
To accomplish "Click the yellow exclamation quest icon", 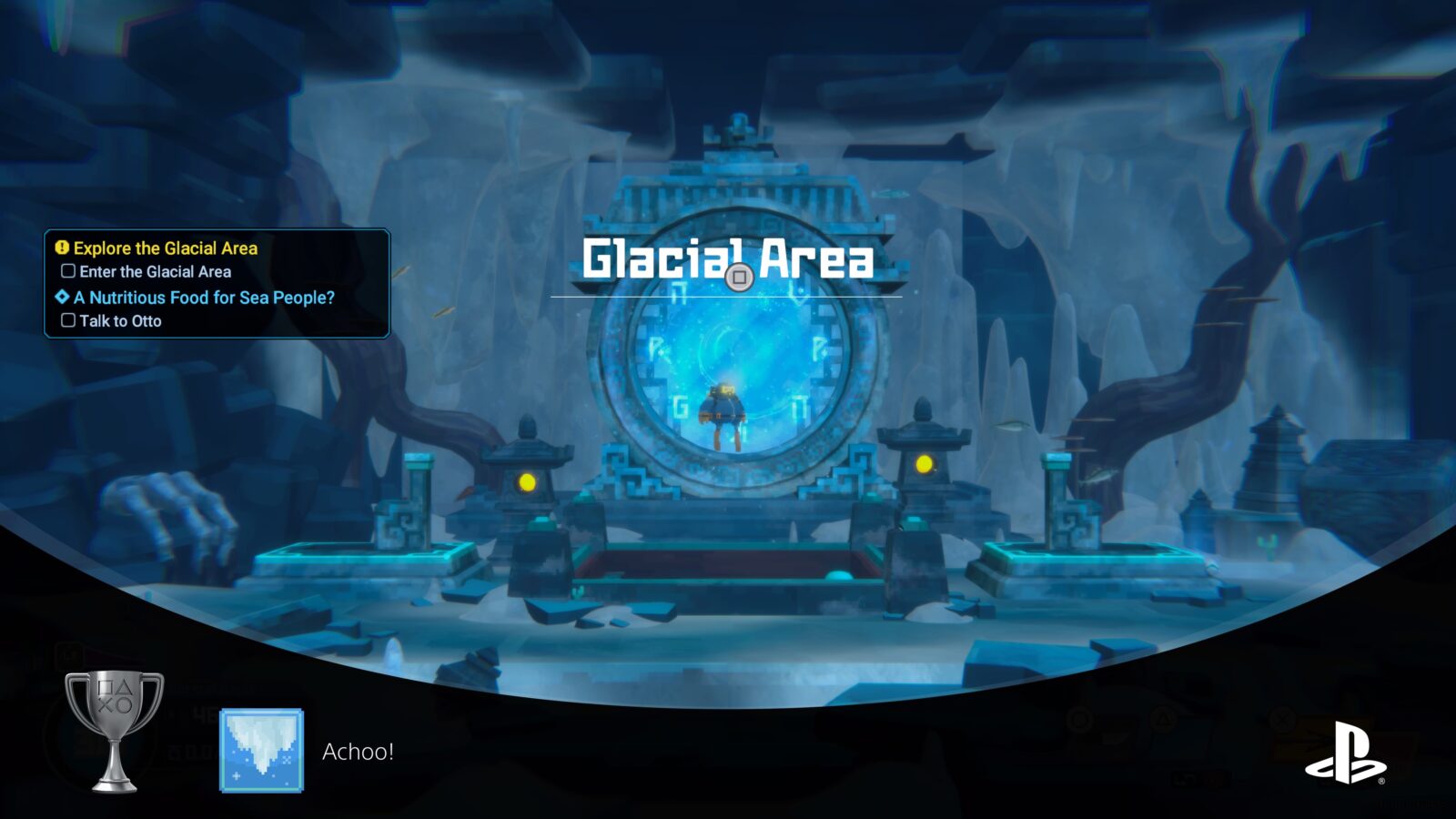I will coord(60,248).
